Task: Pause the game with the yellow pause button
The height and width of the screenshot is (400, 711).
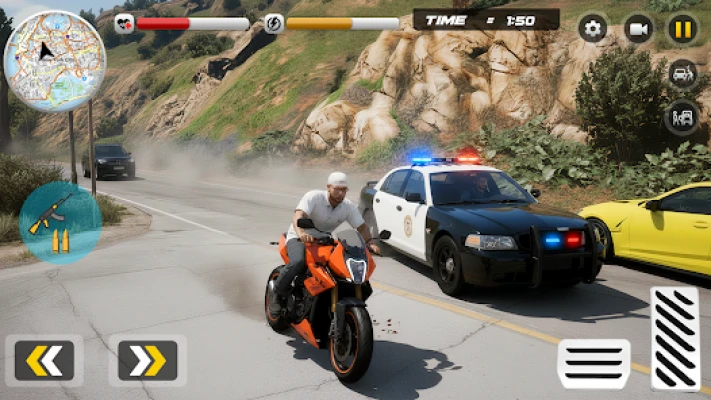Action: point(683,28)
